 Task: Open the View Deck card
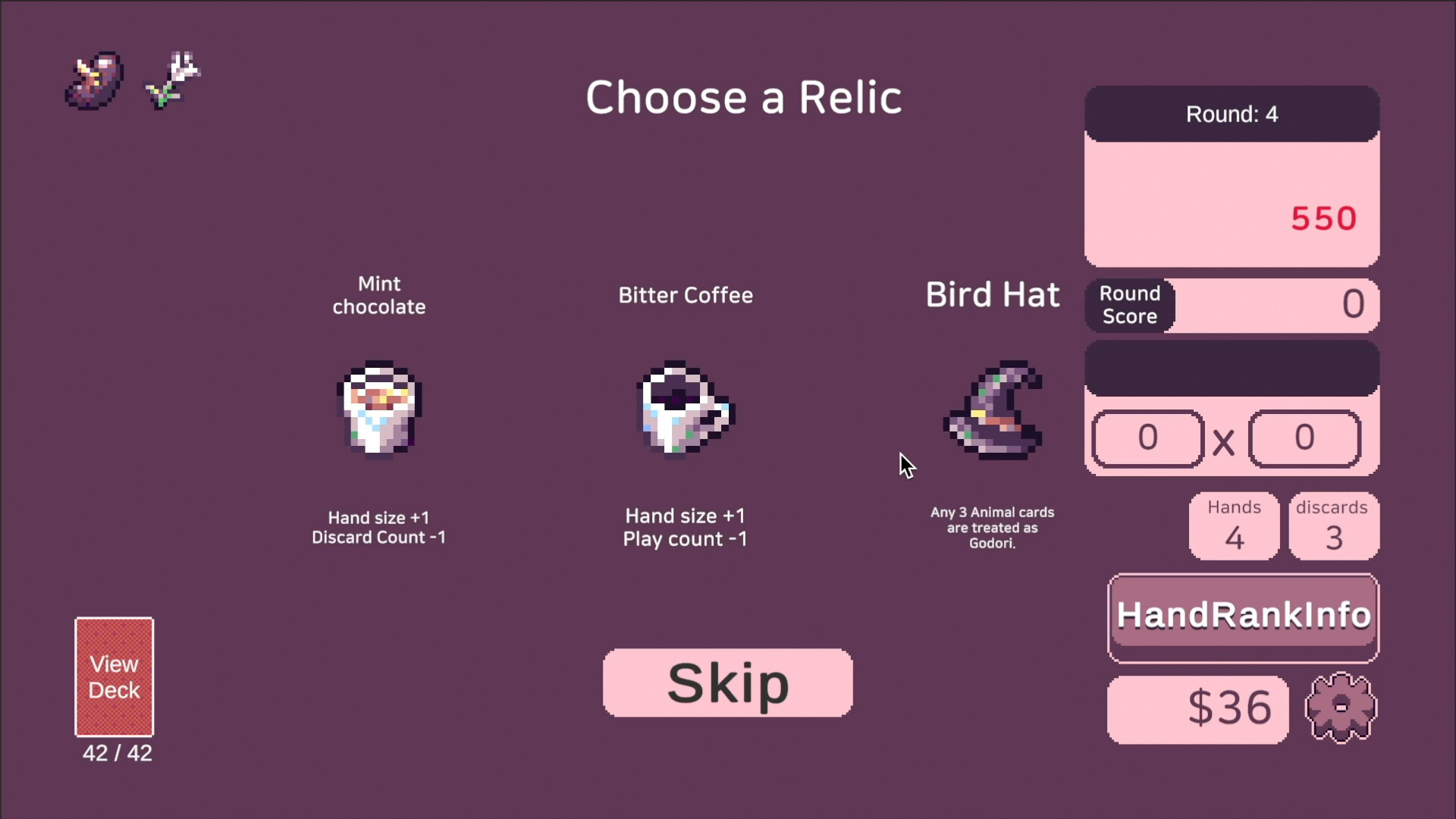coord(115,677)
